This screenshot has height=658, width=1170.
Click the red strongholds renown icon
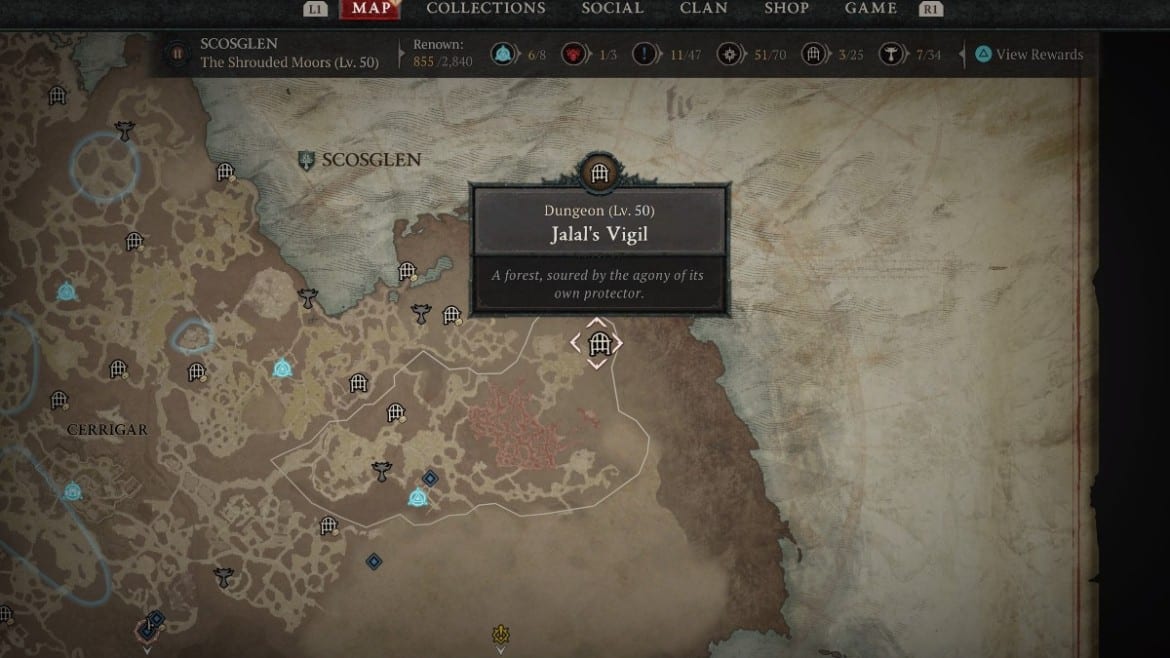click(x=577, y=55)
